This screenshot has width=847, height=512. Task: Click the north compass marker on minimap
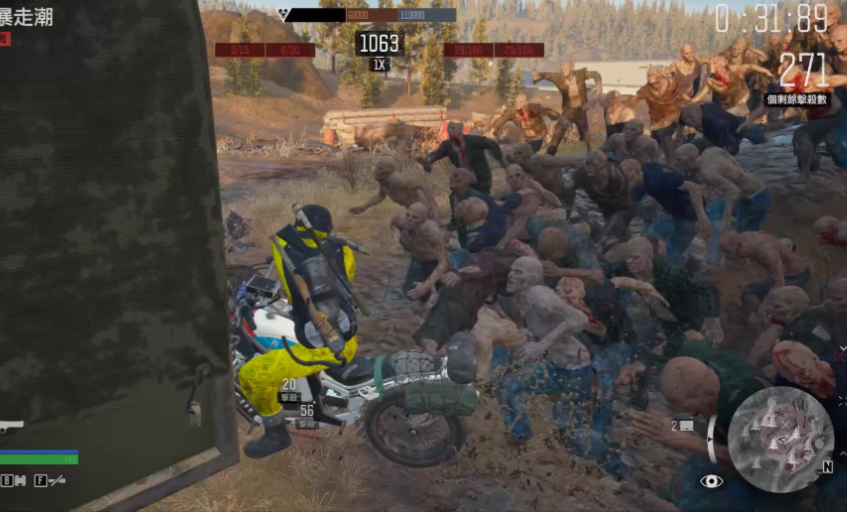coord(827,466)
